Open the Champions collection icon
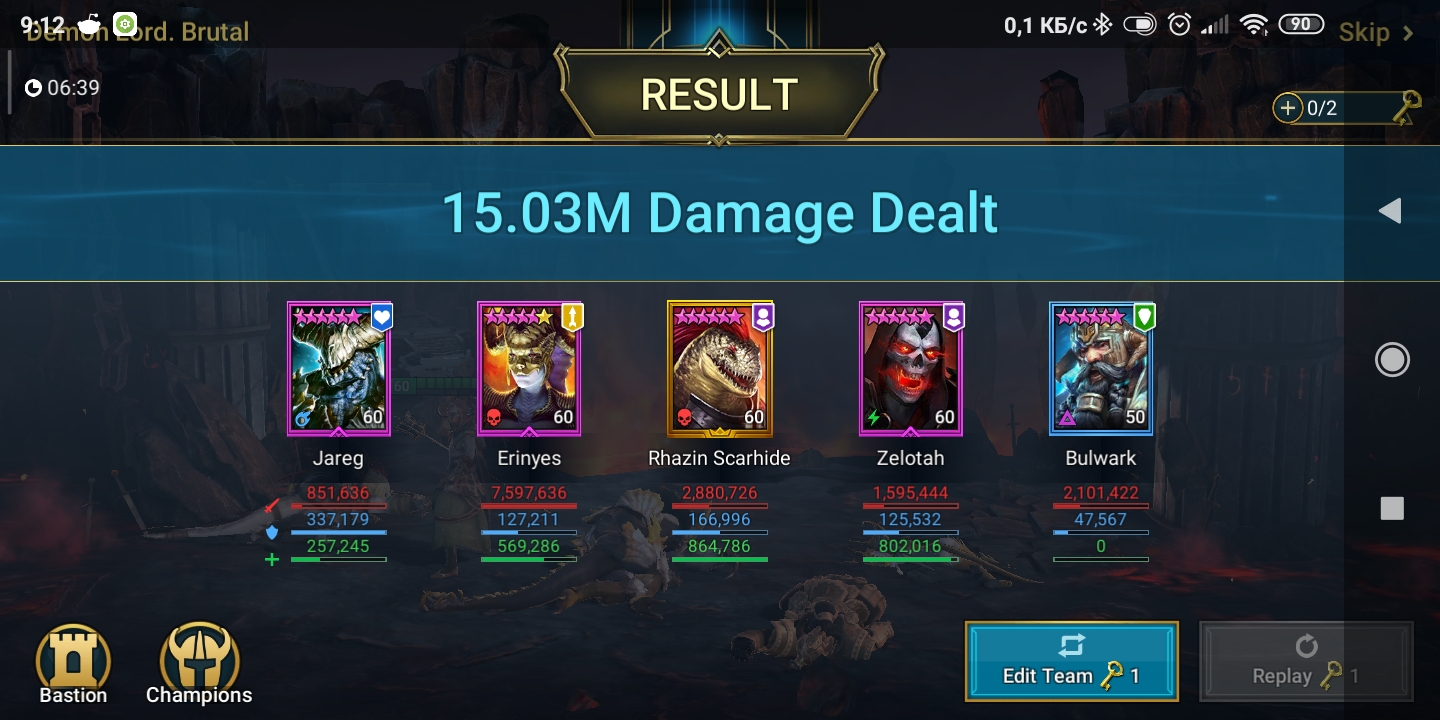This screenshot has width=1440, height=720. coord(198,655)
